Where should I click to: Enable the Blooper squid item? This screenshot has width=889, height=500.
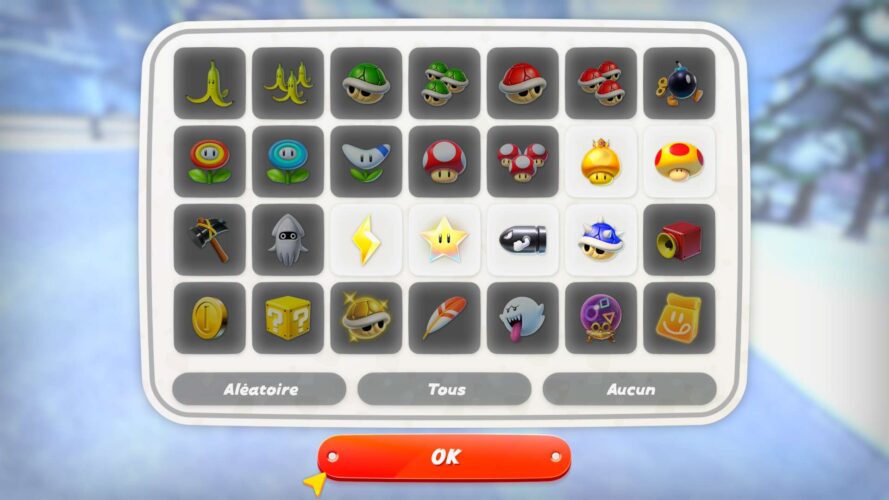[x=288, y=240]
